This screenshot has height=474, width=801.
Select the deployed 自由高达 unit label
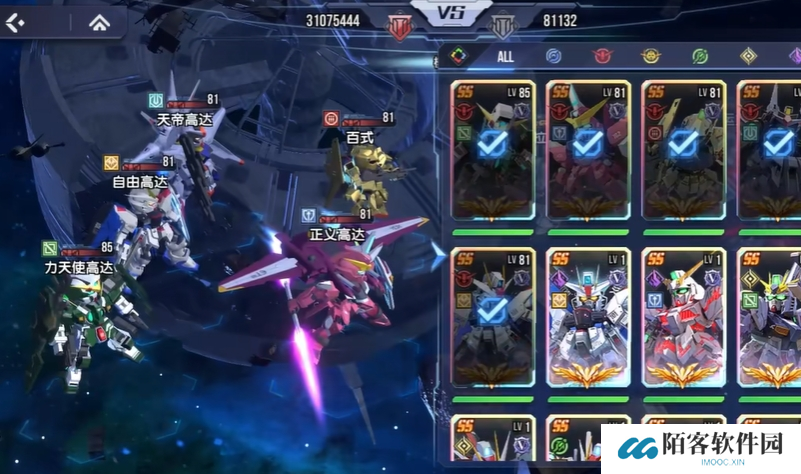(x=140, y=183)
